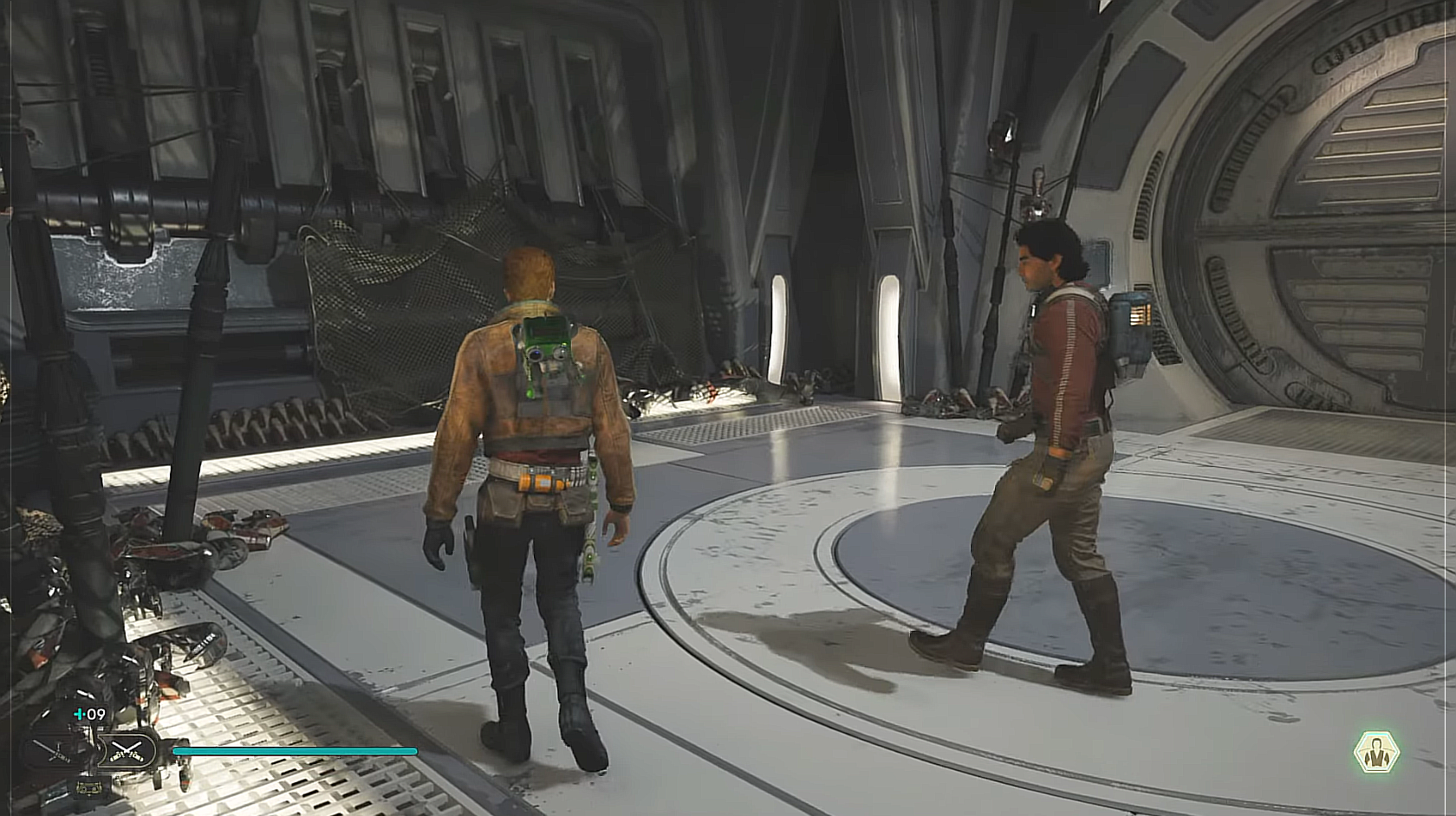Select the crossed dual lightsabers stance

[x=127, y=751]
